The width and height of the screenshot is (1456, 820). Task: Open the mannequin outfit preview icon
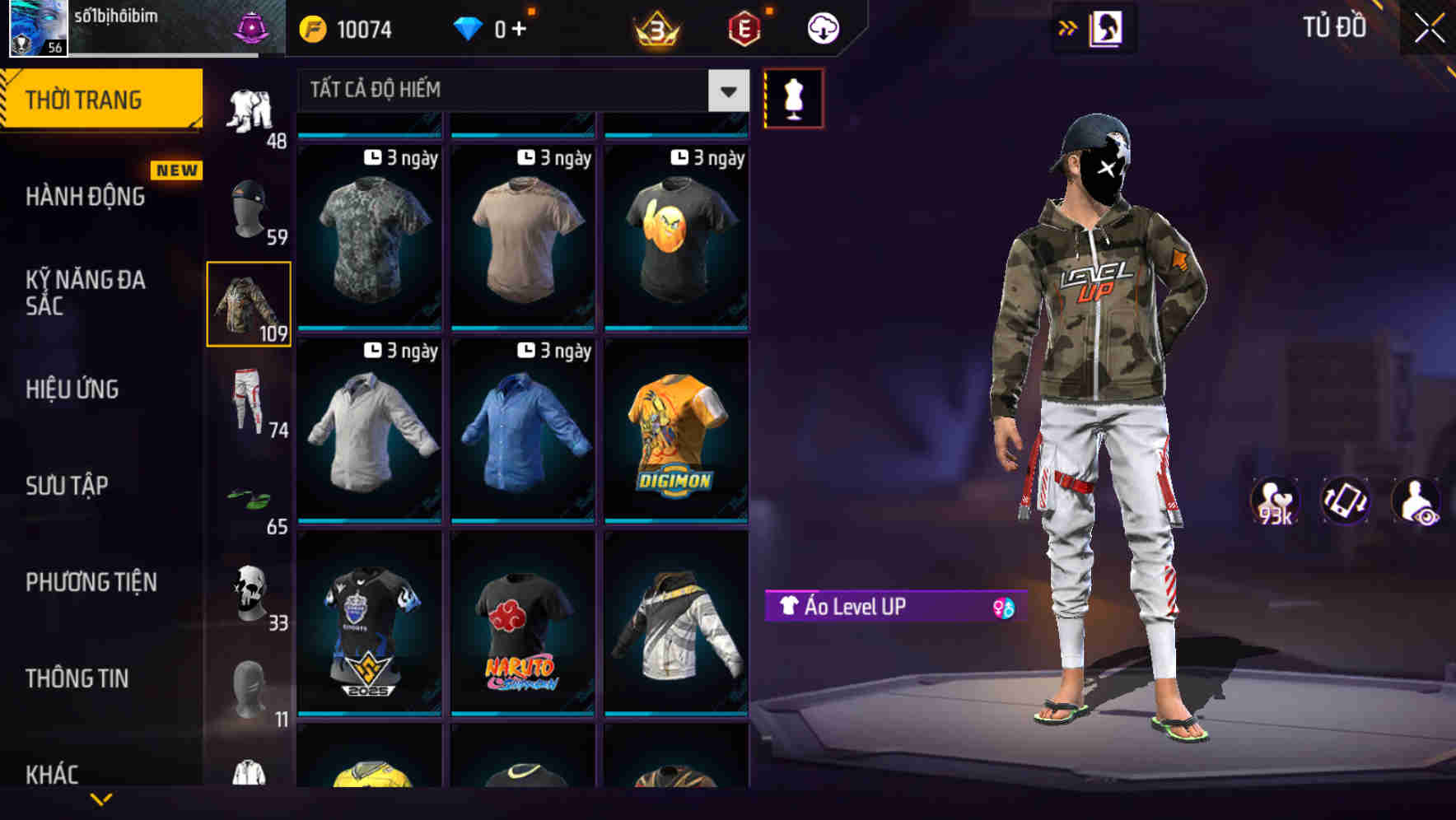pyautogui.click(x=793, y=97)
